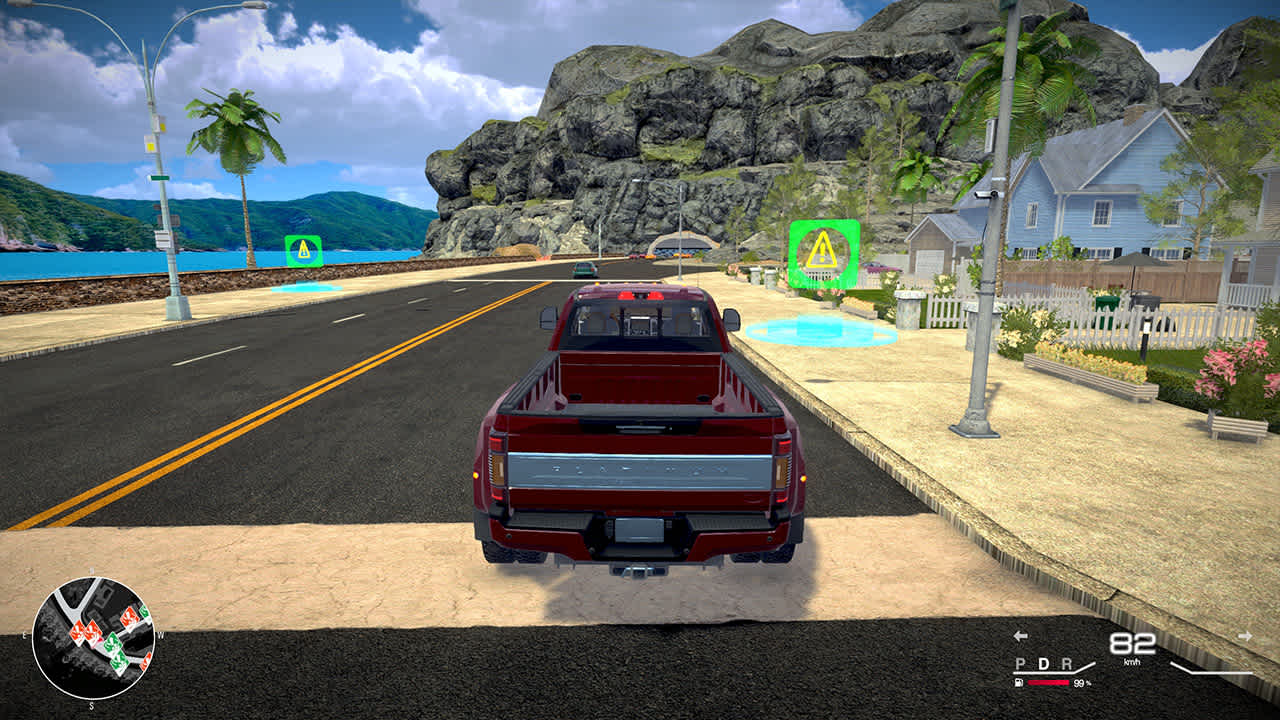Viewport: 1280px width, 720px height.
Task: Select the P gear indicator
Action: [1020, 663]
